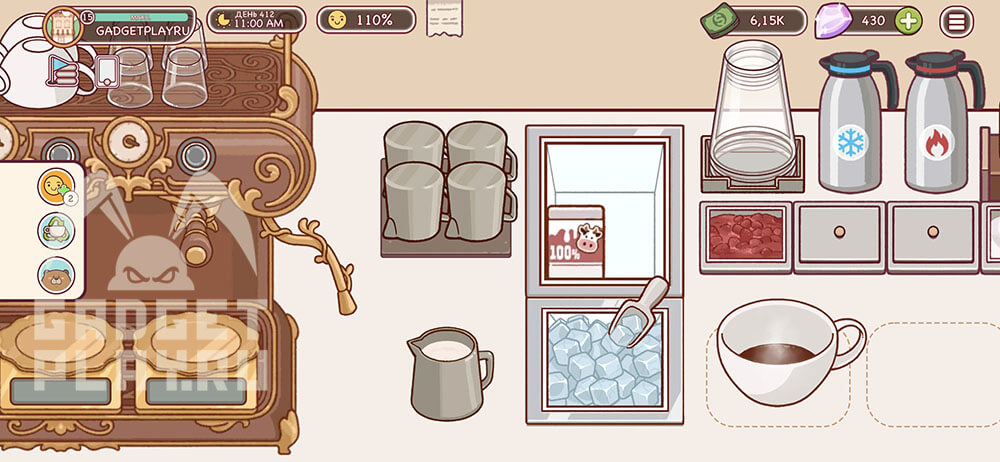This screenshot has width=1000, height=462.
Task: Check the 110% satisfaction smiley indicator
Action: 366,19
